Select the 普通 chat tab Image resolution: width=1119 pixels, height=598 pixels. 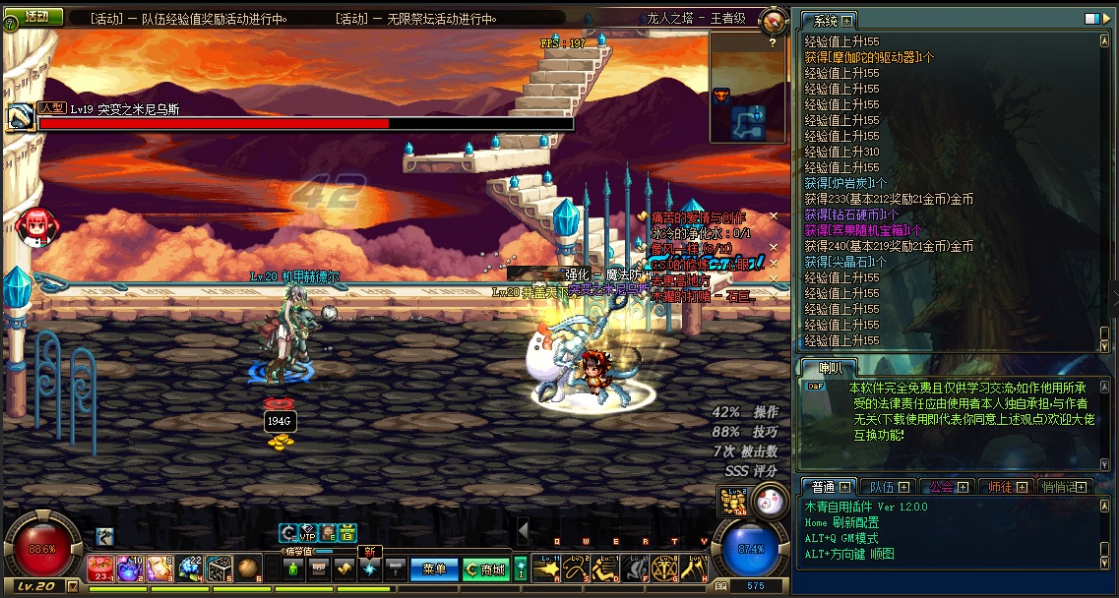(x=830, y=487)
